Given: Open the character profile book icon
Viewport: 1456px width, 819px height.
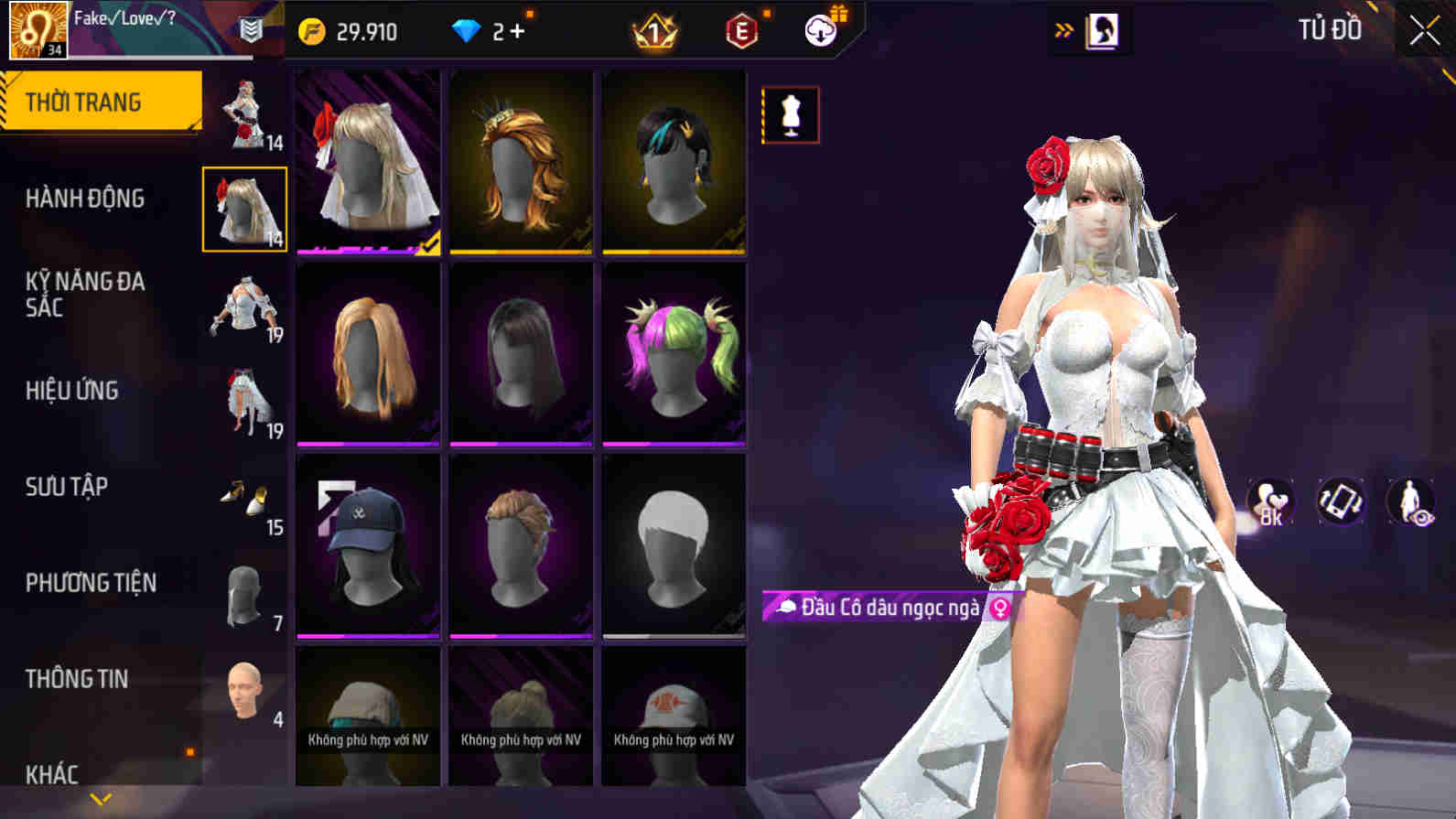Looking at the screenshot, I should [x=1102, y=28].
